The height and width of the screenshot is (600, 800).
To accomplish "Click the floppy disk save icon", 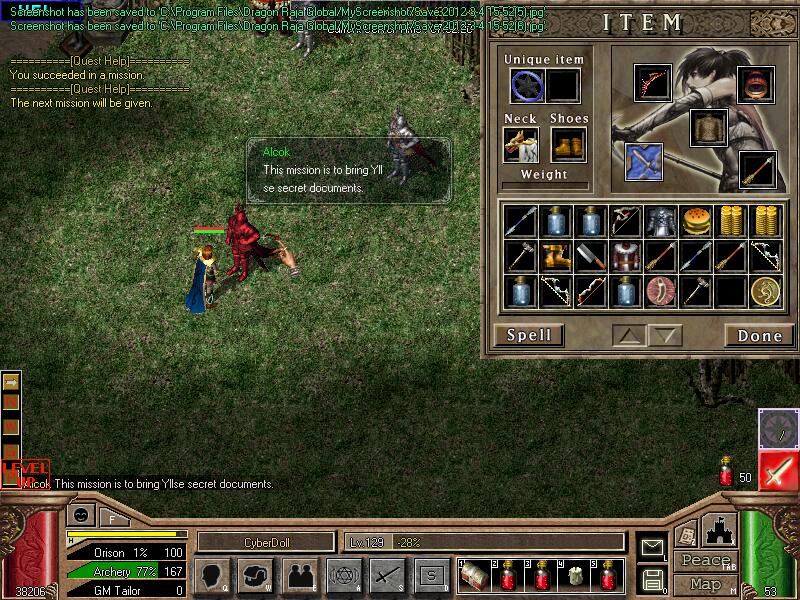I will (652, 578).
